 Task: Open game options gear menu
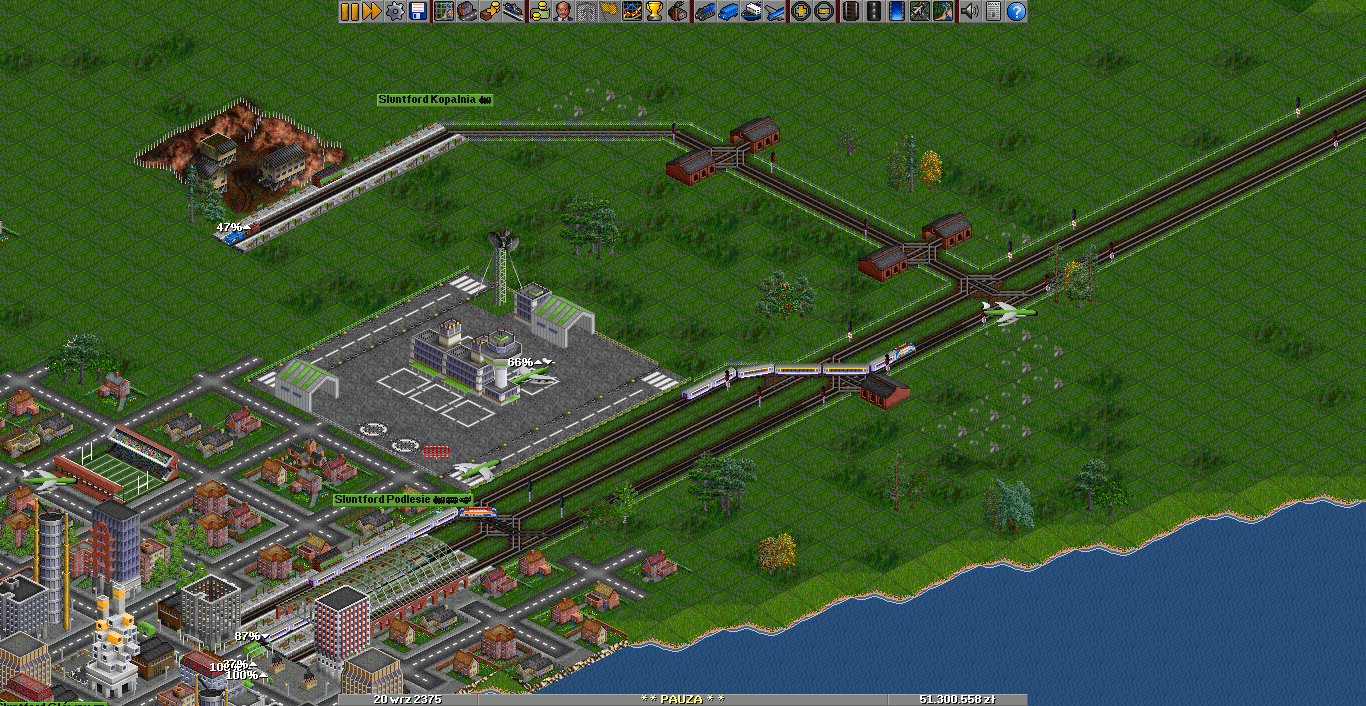click(395, 12)
